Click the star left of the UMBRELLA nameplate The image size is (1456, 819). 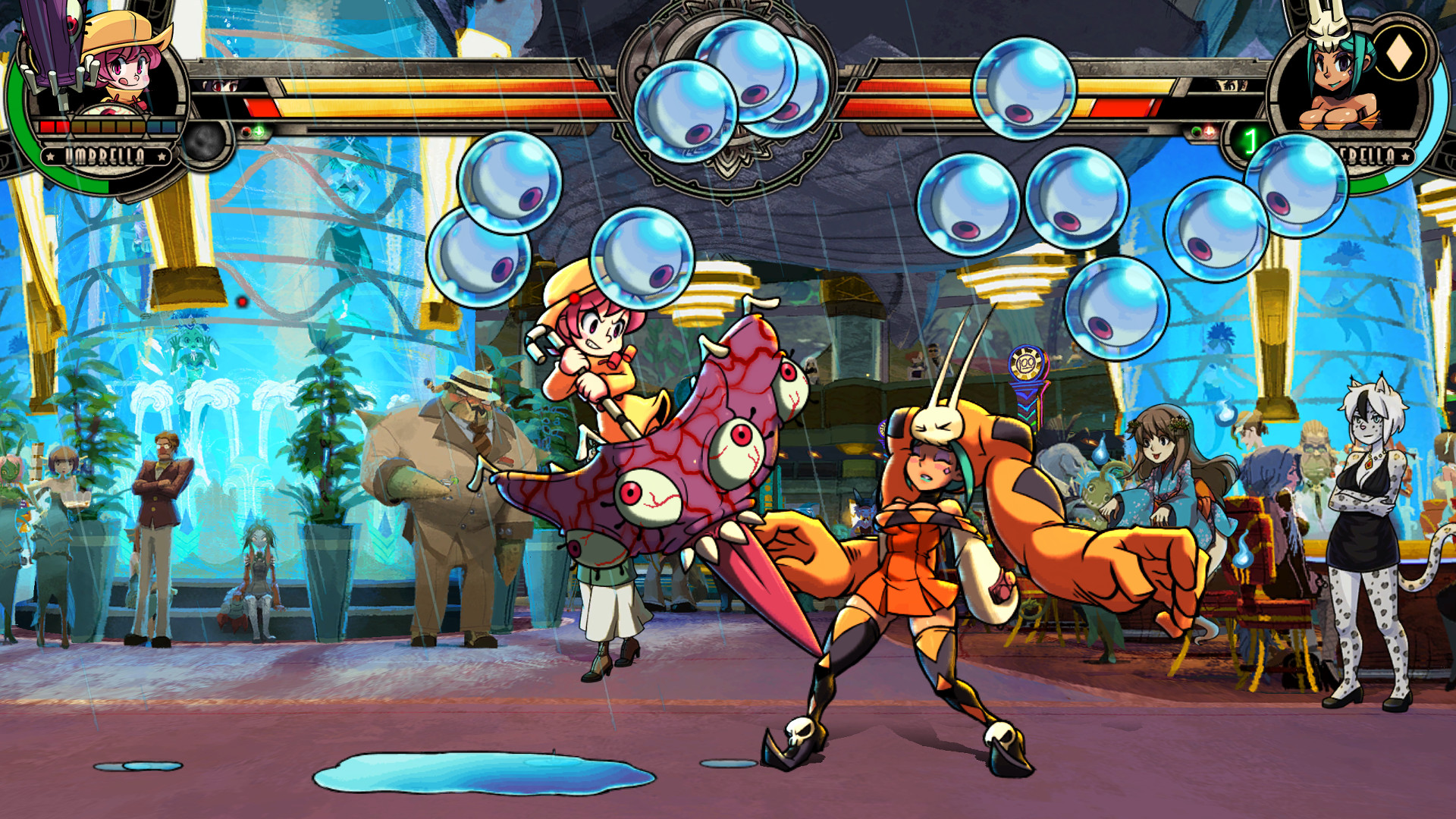click(x=50, y=155)
